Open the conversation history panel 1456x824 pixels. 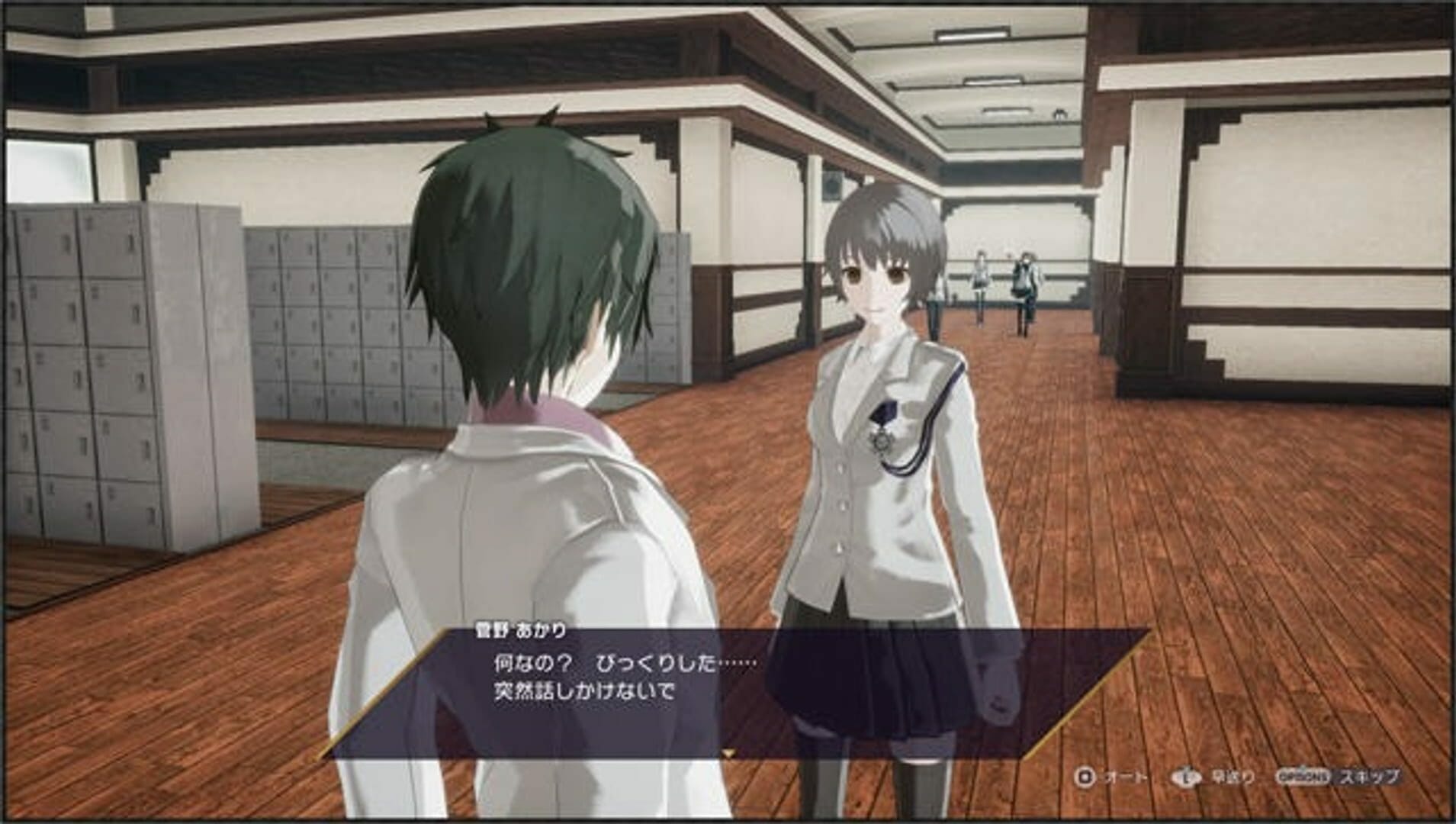click(x=1185, y=776)
